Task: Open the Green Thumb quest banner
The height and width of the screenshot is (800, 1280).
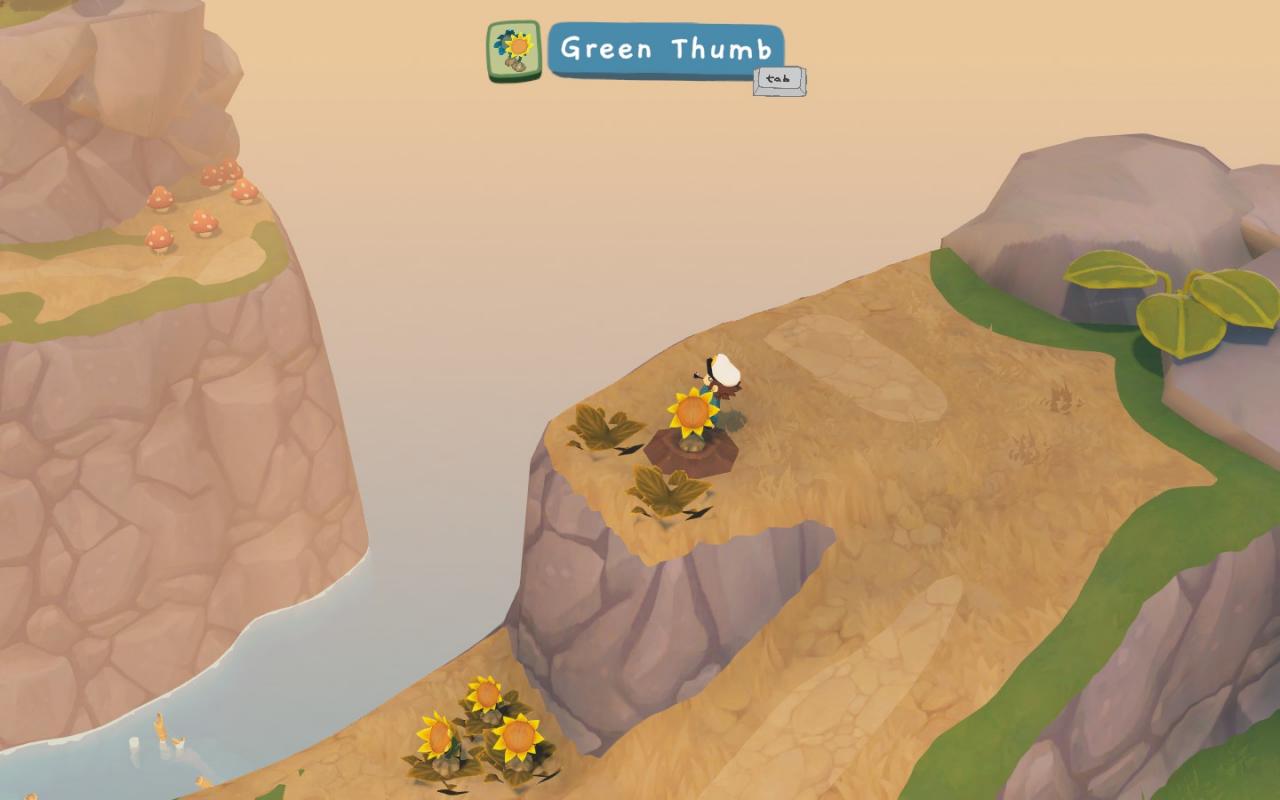Action: pyautogui.click(x=665, y=49)
